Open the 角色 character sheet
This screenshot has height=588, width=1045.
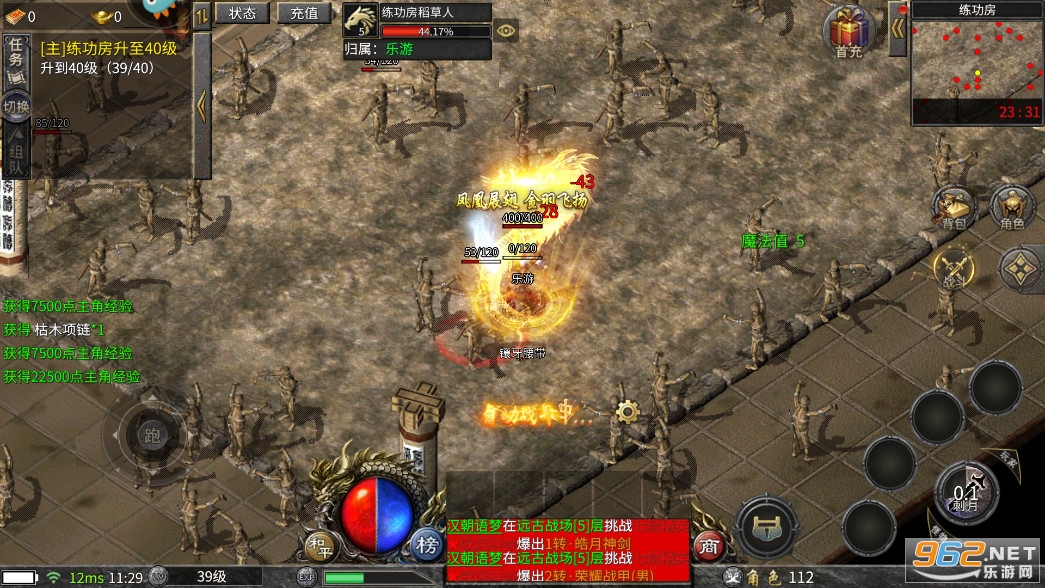1012,208
